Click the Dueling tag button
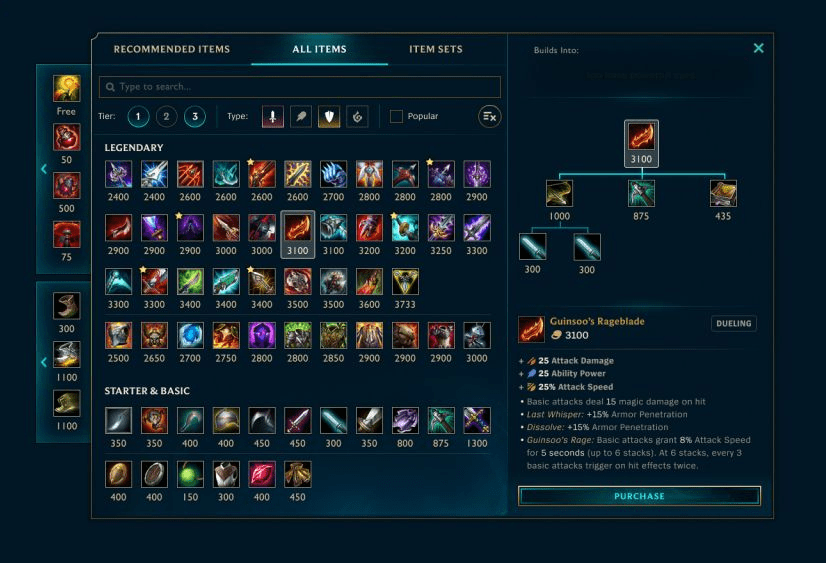 pyautogui.click(x=733, y=324)
